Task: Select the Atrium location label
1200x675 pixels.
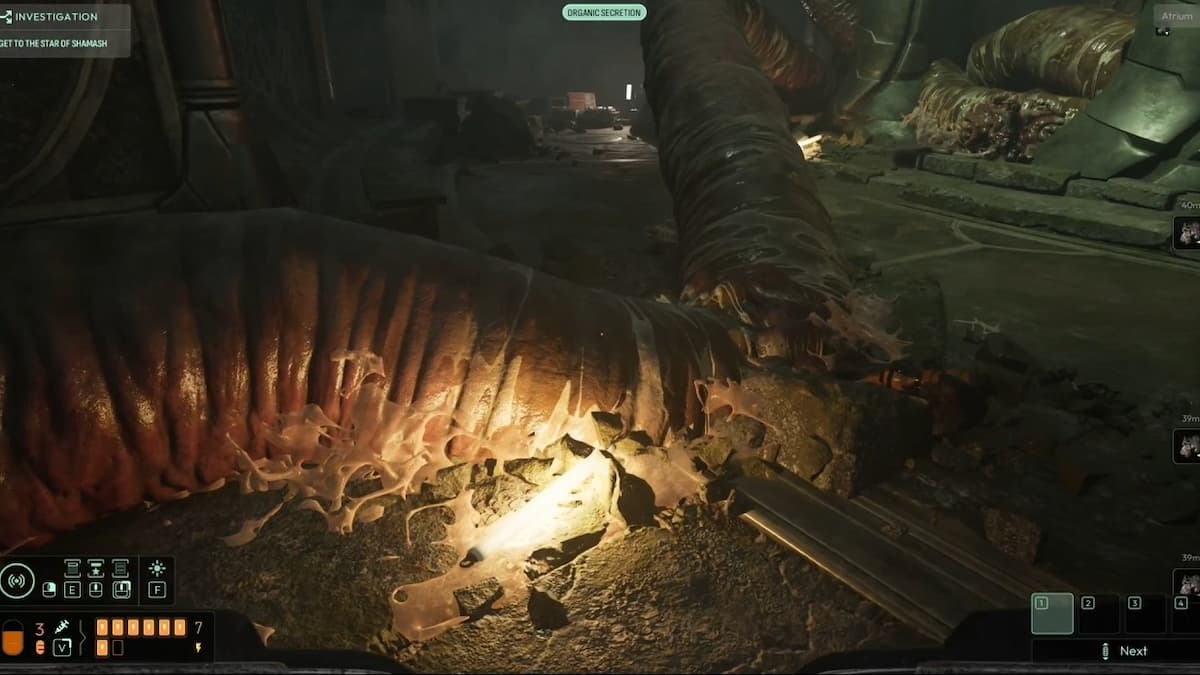Action: point(1177,16)
